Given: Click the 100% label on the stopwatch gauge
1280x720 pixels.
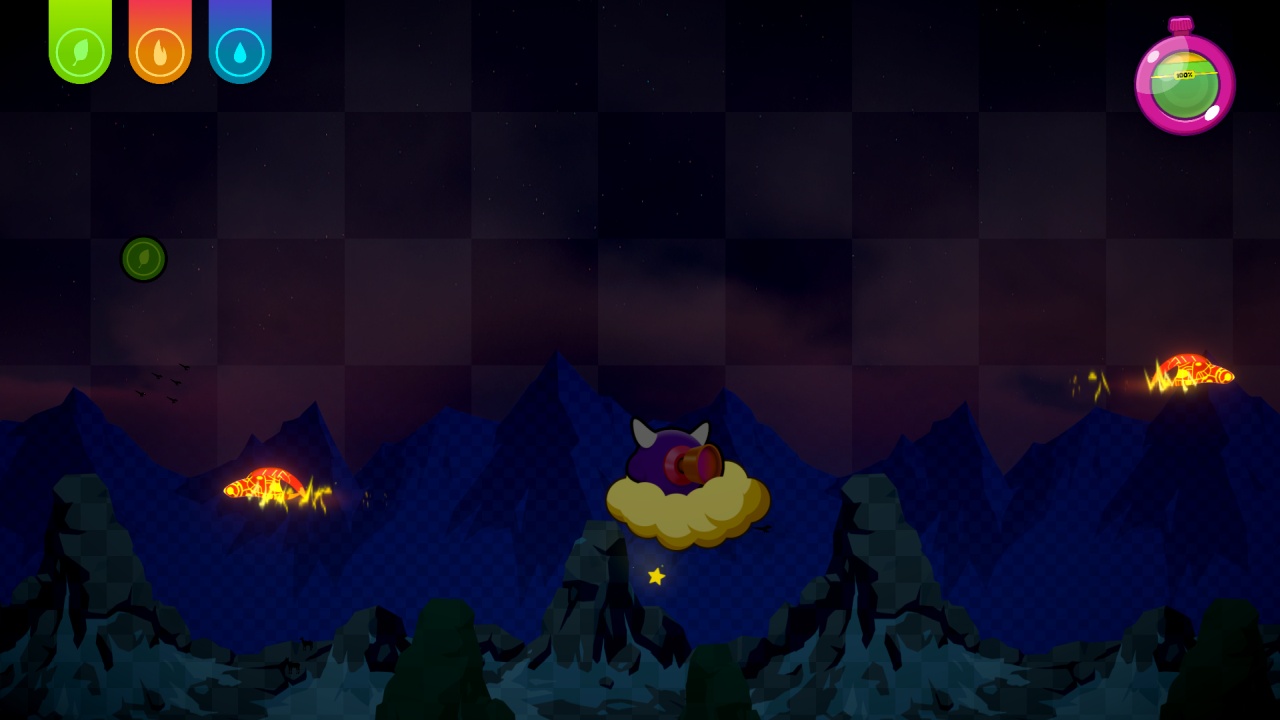Looking at the screenshot, I should tap(1183, 74).
